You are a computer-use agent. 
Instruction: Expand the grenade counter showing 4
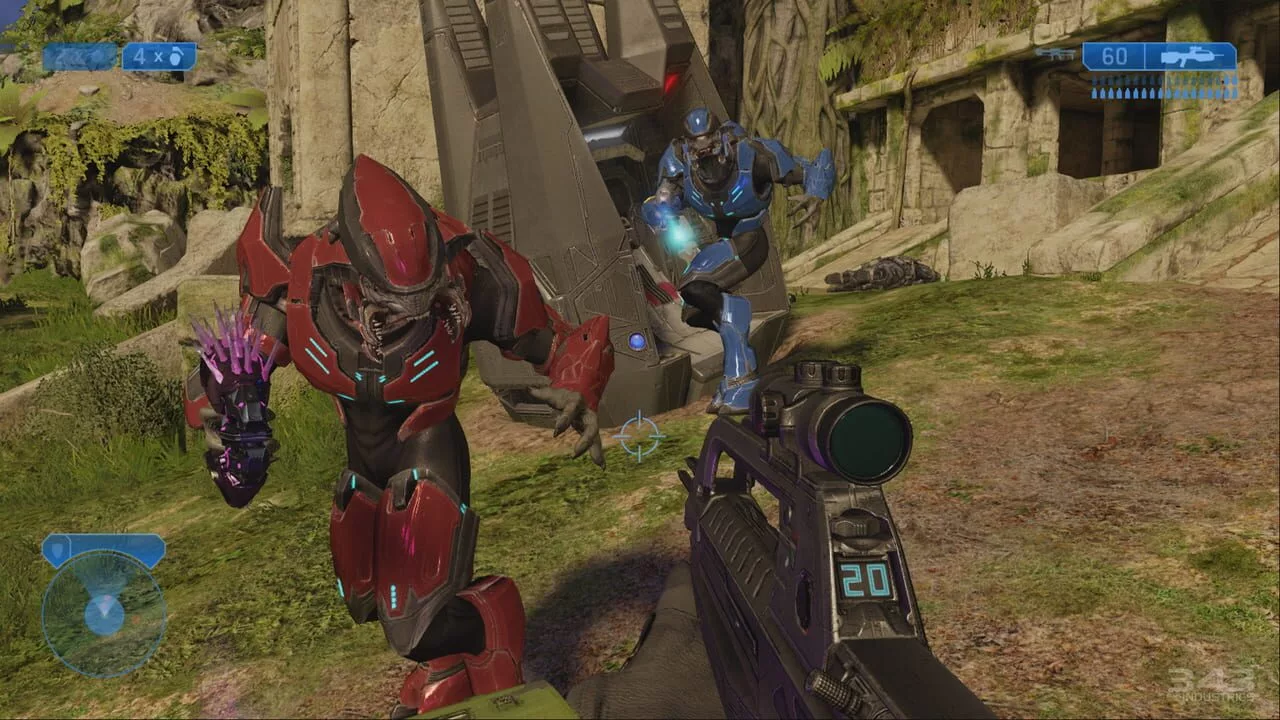157,57
